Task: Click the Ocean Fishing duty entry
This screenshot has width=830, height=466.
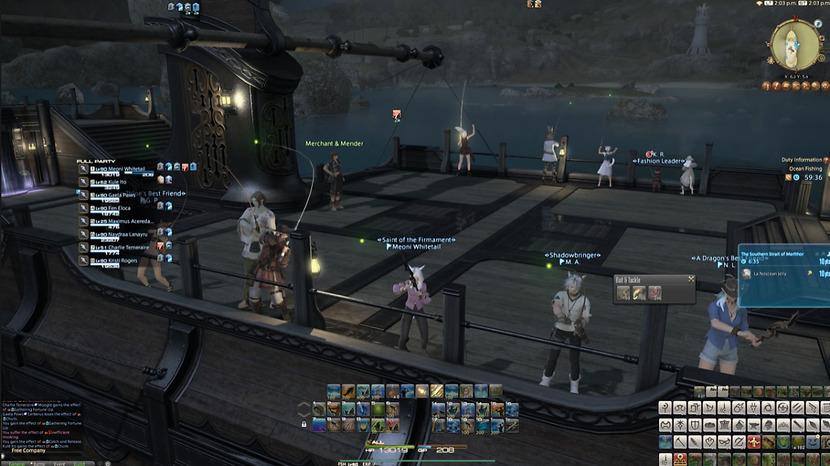Action: [805, 168]
